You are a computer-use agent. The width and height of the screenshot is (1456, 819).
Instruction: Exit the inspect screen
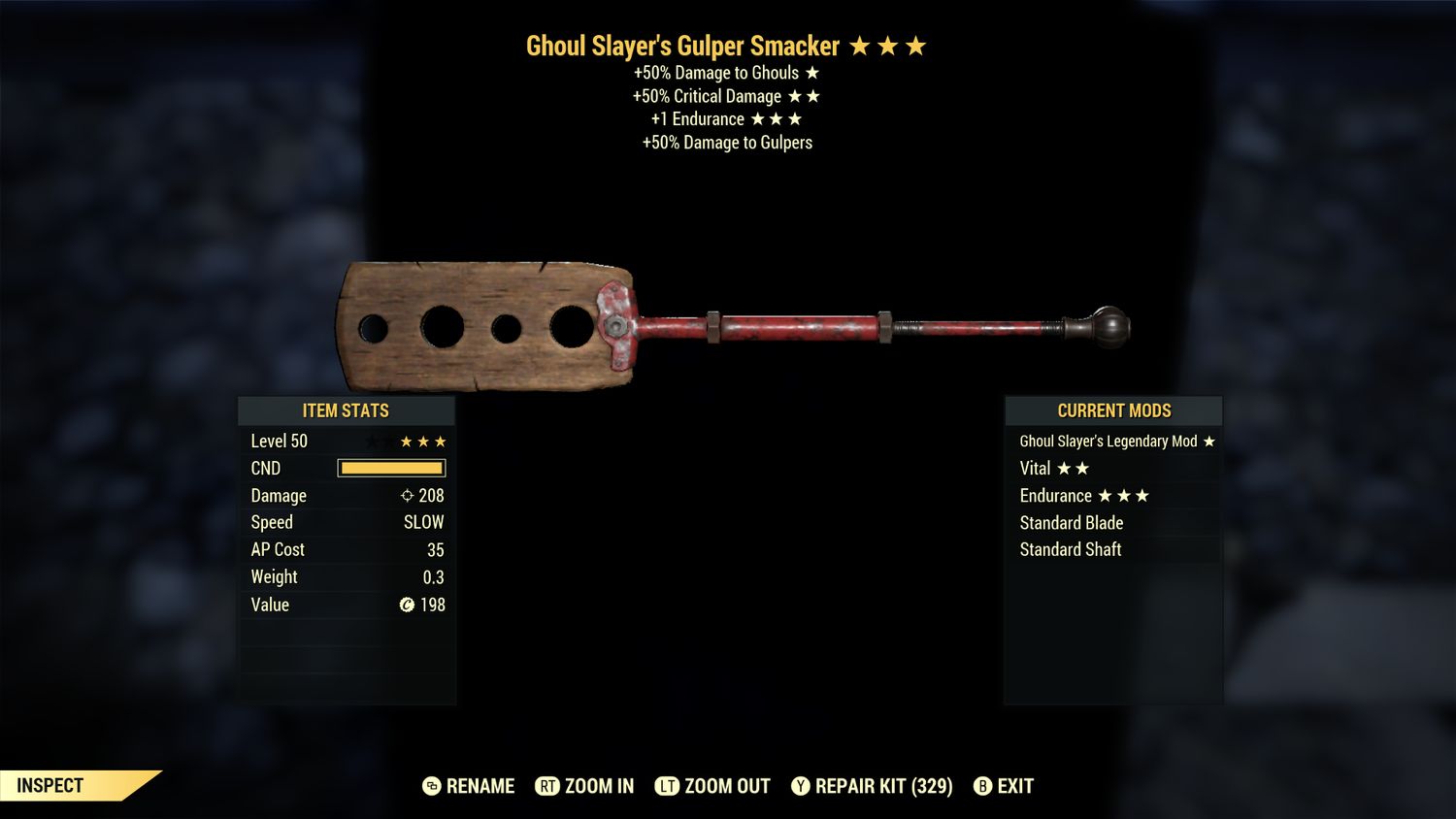[x=1004, y=786]
